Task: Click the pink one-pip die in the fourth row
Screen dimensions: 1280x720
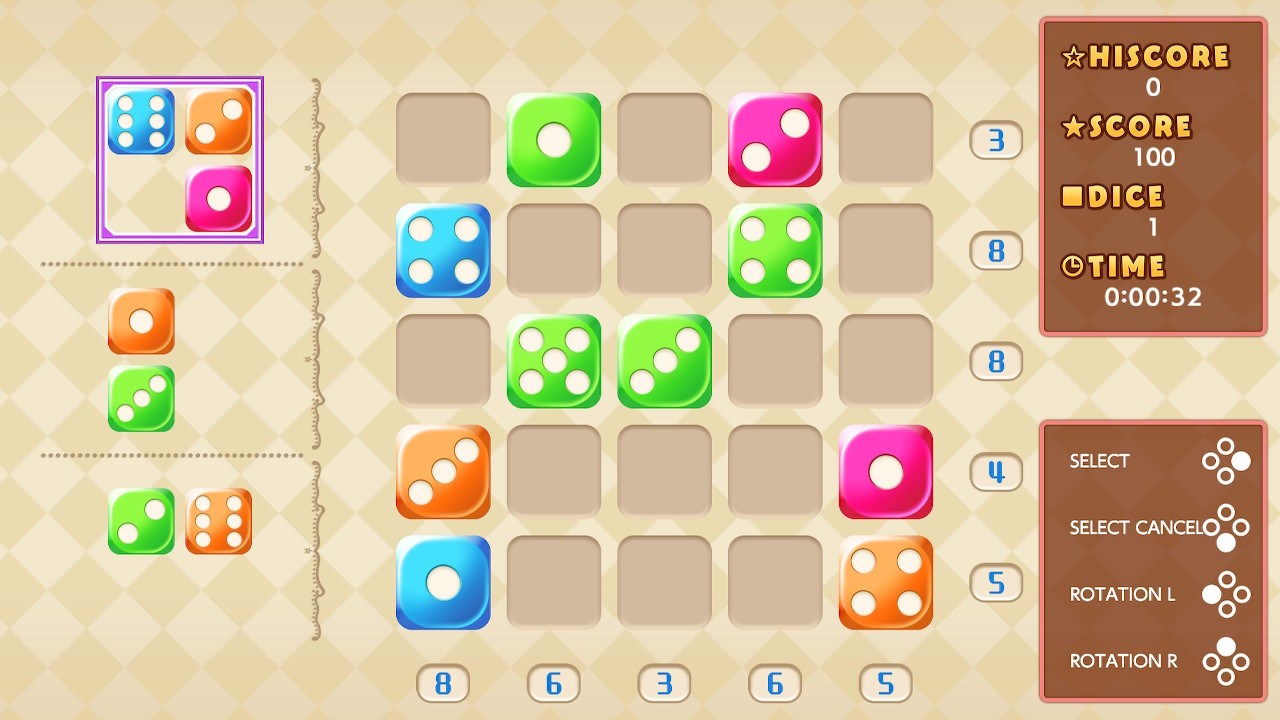Action: 885,472
